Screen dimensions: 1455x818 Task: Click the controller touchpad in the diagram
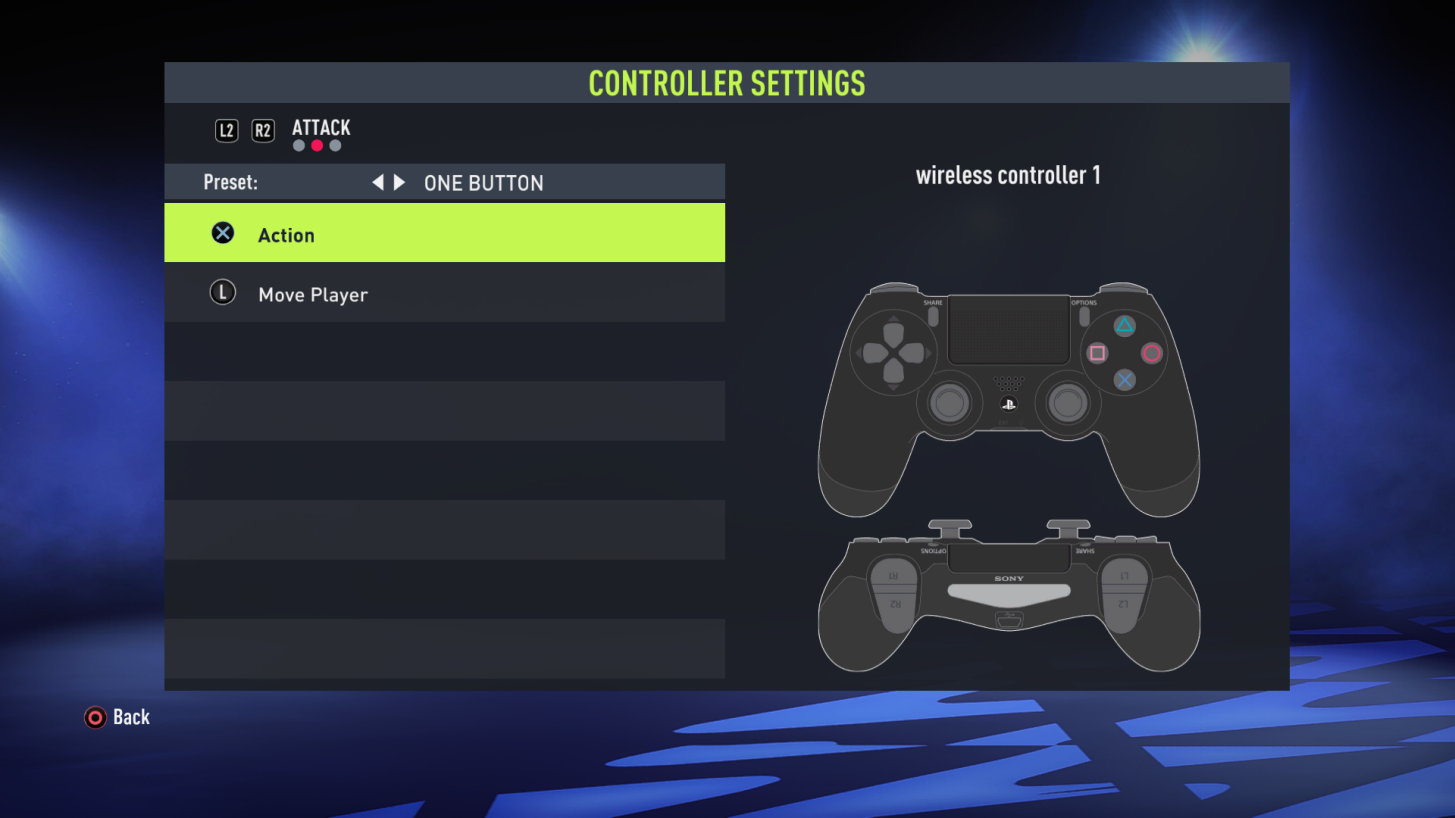pyautogui.click(x=1008, y=330)
